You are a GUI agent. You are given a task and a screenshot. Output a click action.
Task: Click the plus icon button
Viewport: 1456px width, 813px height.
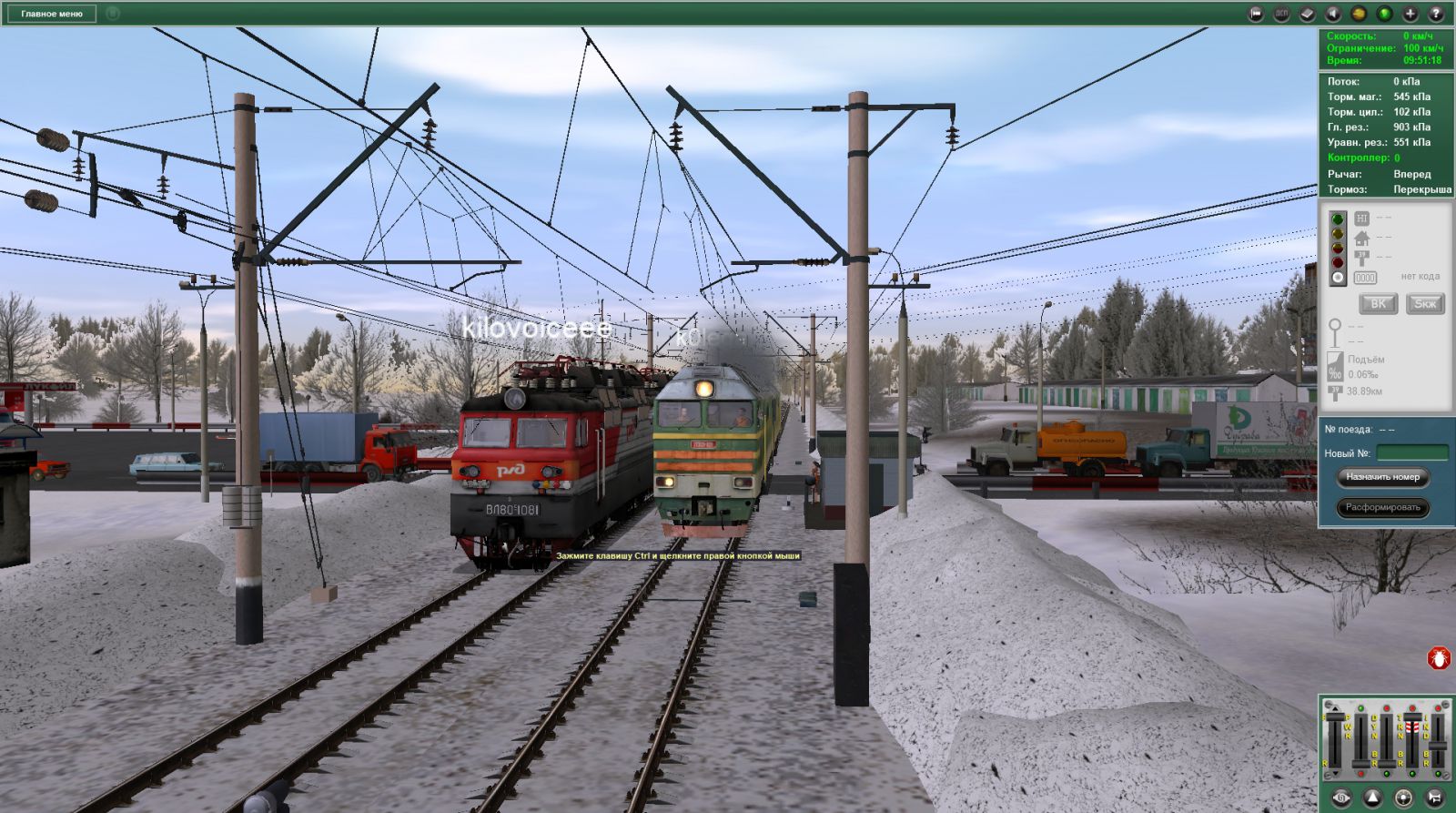tap(1410, 14)
